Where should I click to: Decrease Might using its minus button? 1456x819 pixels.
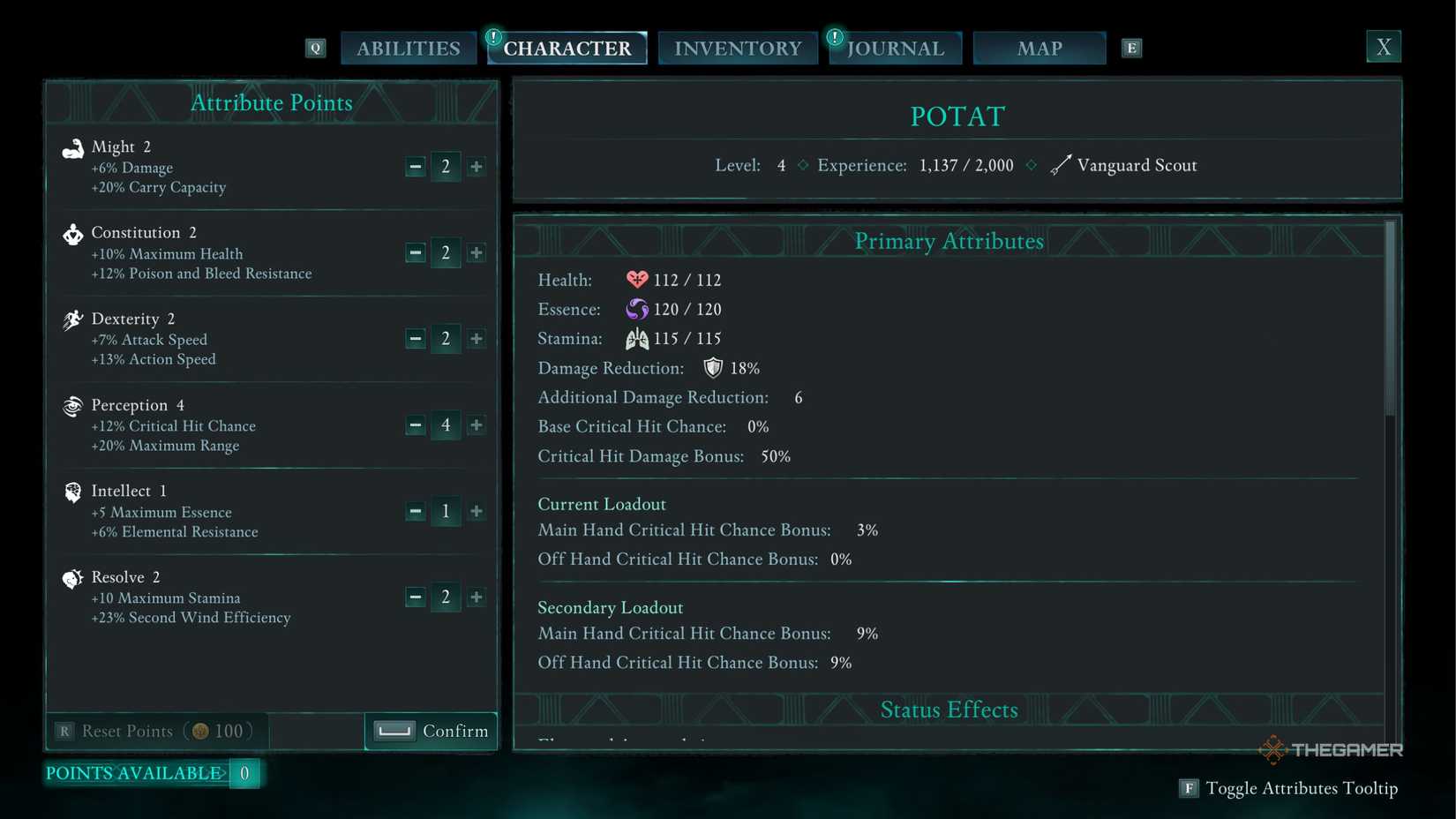(415, 166)
